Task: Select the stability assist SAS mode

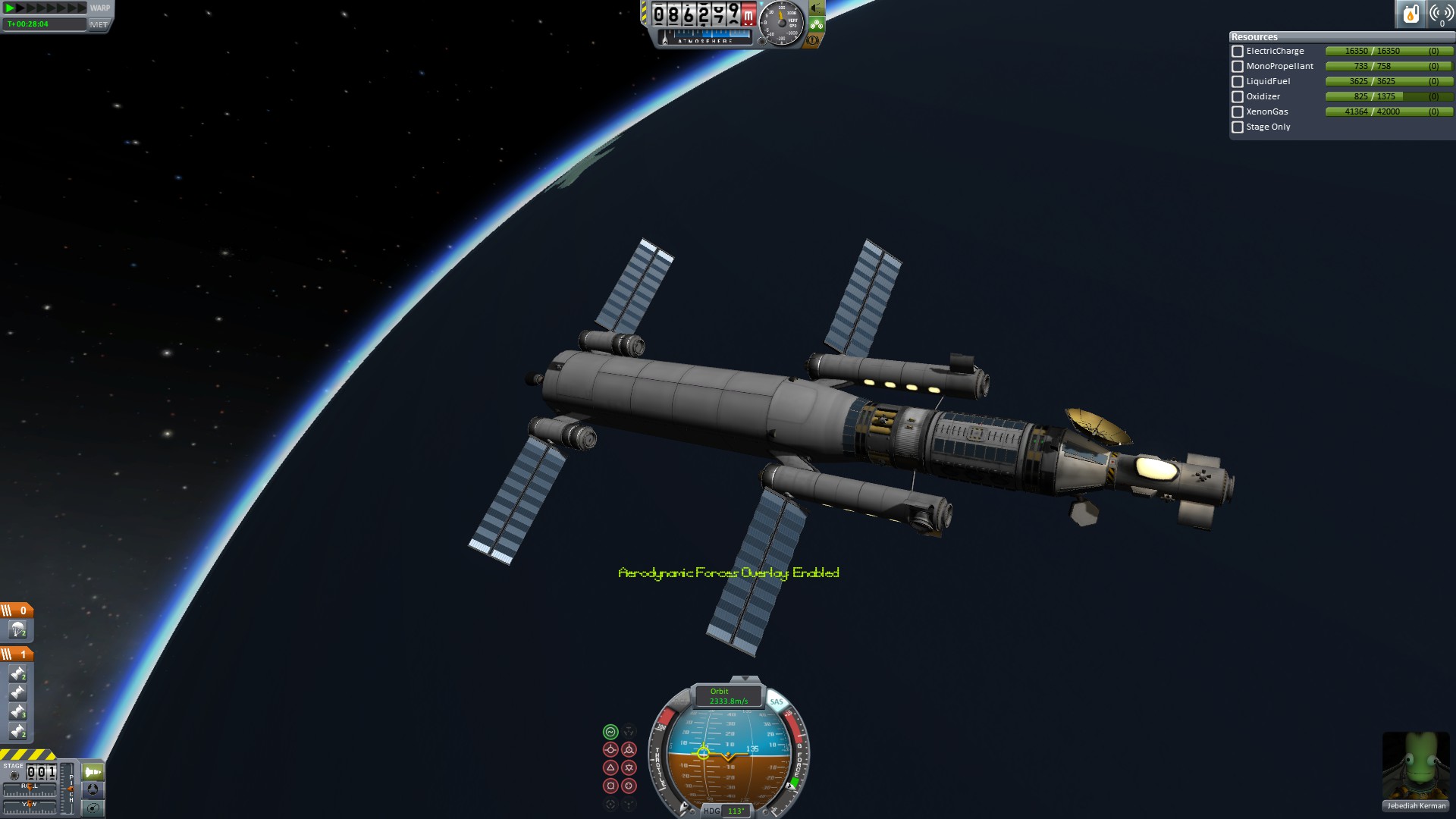Action: click(x=610, y=732)
